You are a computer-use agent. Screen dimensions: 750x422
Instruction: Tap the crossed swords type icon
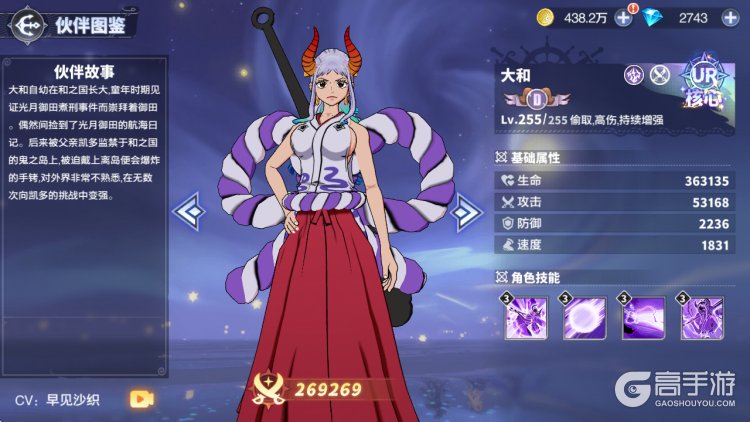click(659, 74)
